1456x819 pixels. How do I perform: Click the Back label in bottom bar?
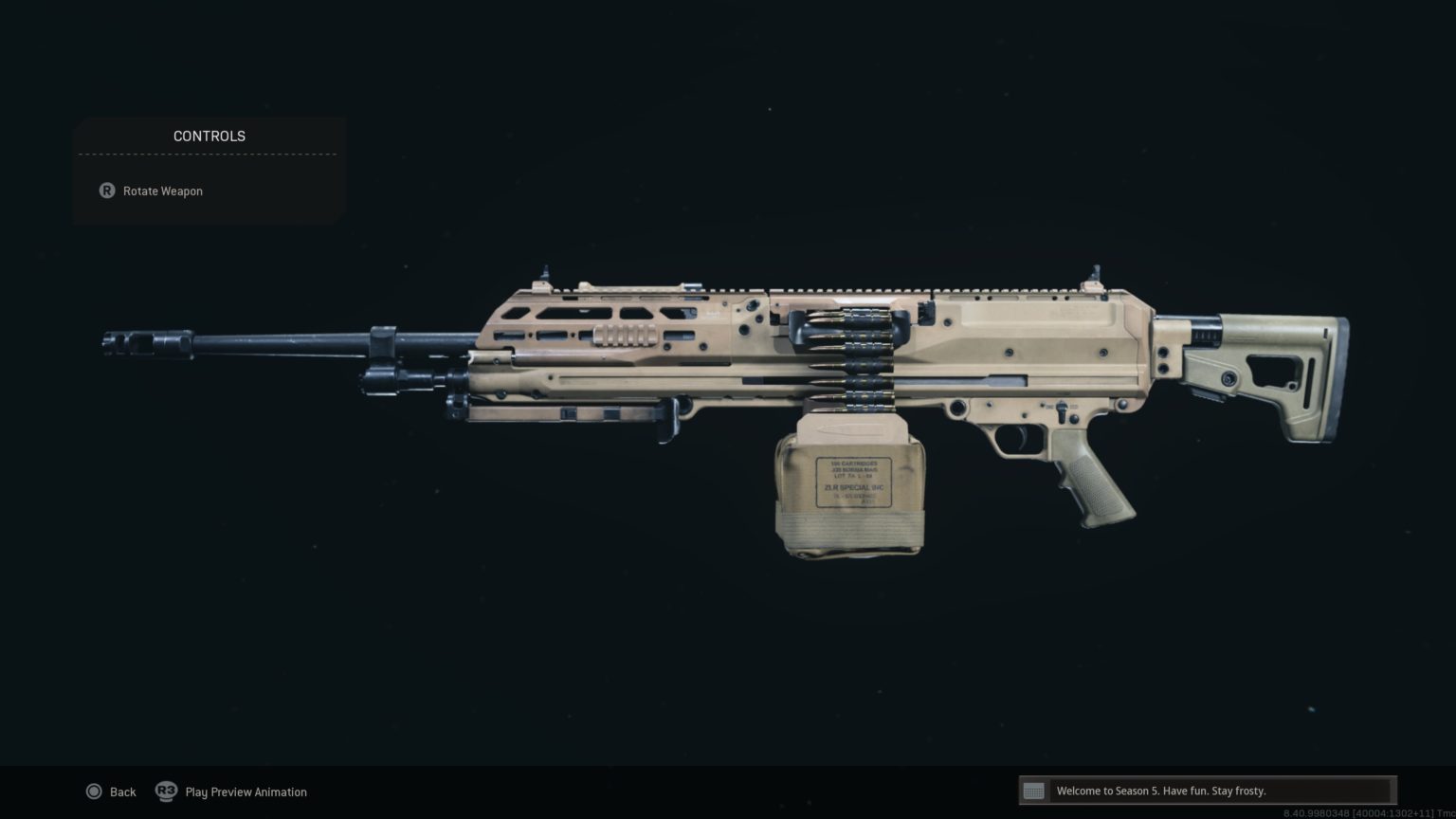click(x=122, y=792)
